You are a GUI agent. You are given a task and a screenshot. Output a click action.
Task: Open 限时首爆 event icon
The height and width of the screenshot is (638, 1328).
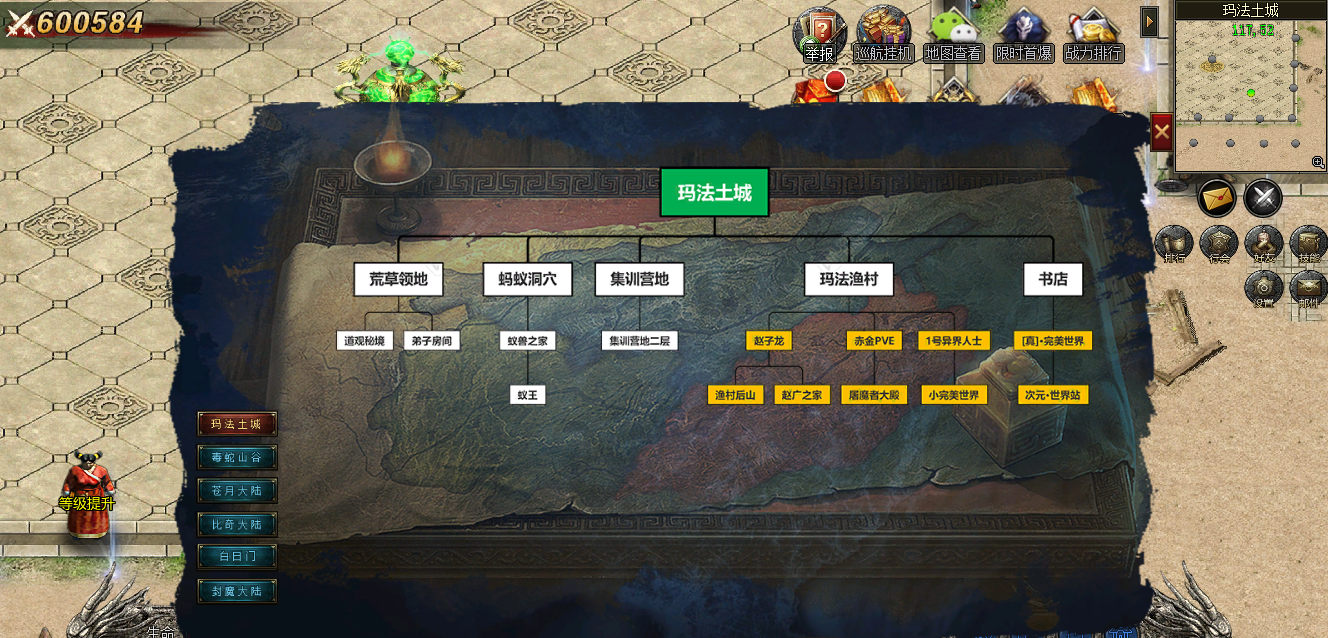tap(1023, 35)
